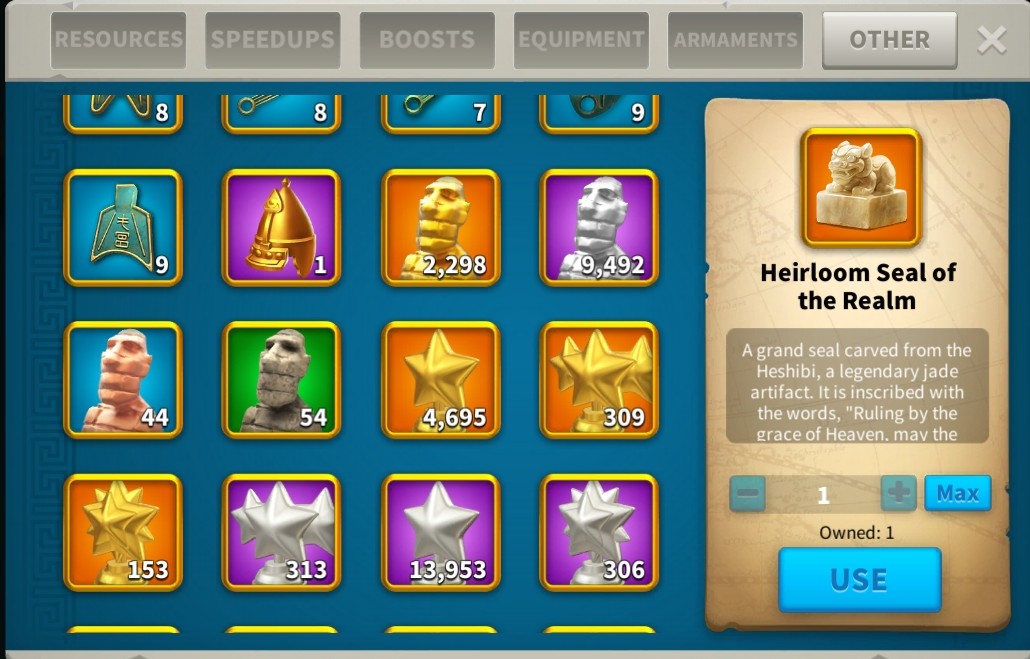
Task: Switch to the Armaments tab
Action: coord(735,40)
